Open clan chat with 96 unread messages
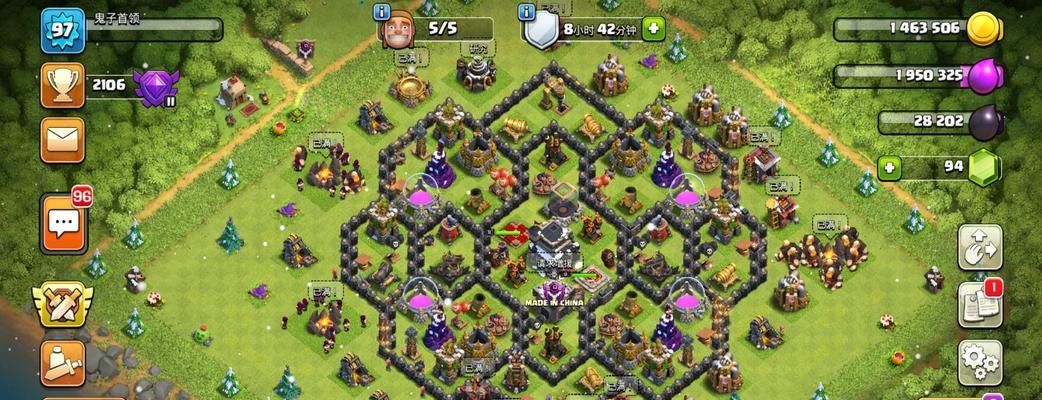 click(62, 222)
